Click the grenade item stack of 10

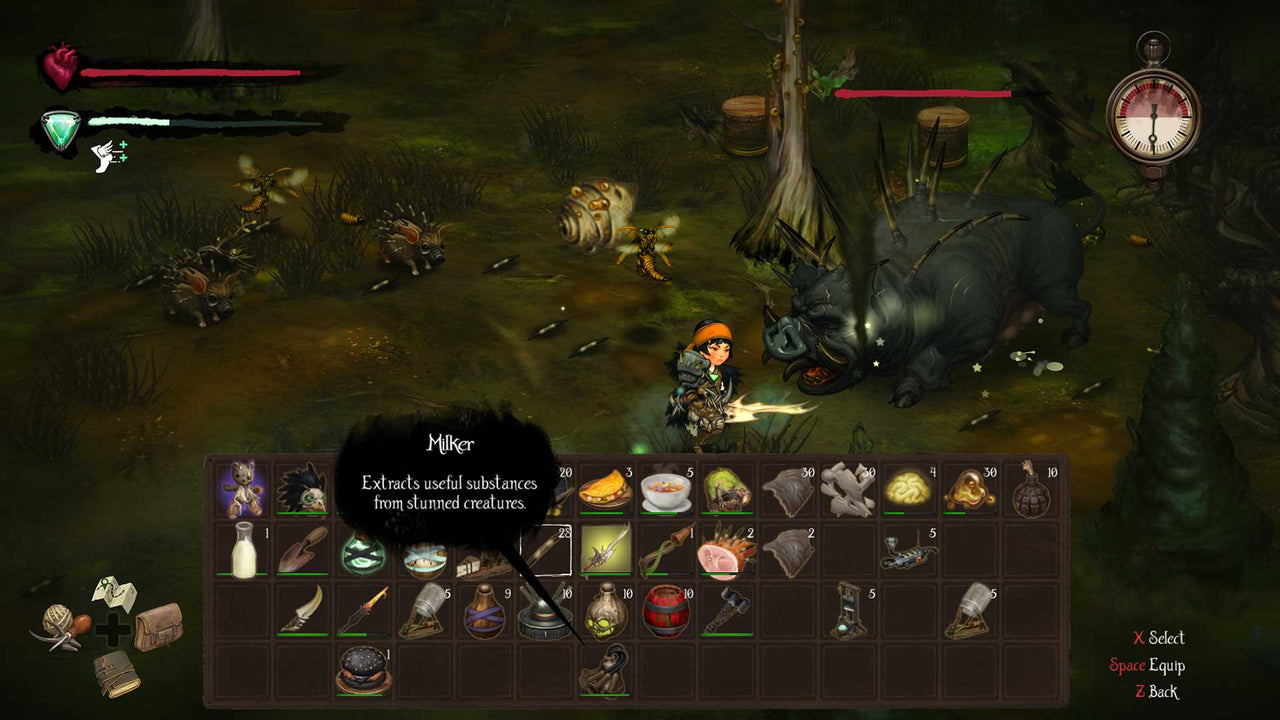pyautogui.click(x=1028, y=490)
